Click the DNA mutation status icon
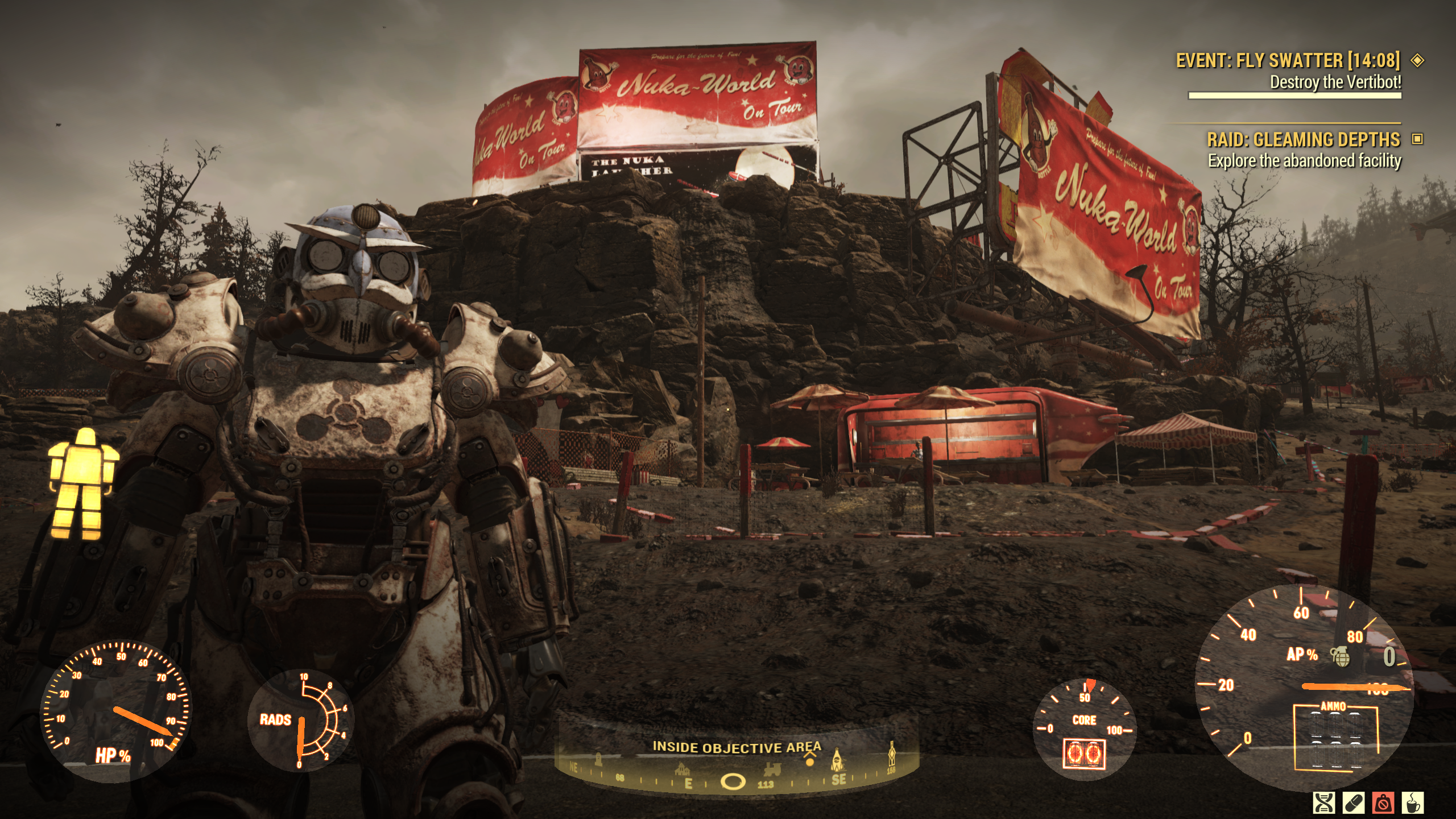This screenshot has height=819, width=1456. [1323, 803]
